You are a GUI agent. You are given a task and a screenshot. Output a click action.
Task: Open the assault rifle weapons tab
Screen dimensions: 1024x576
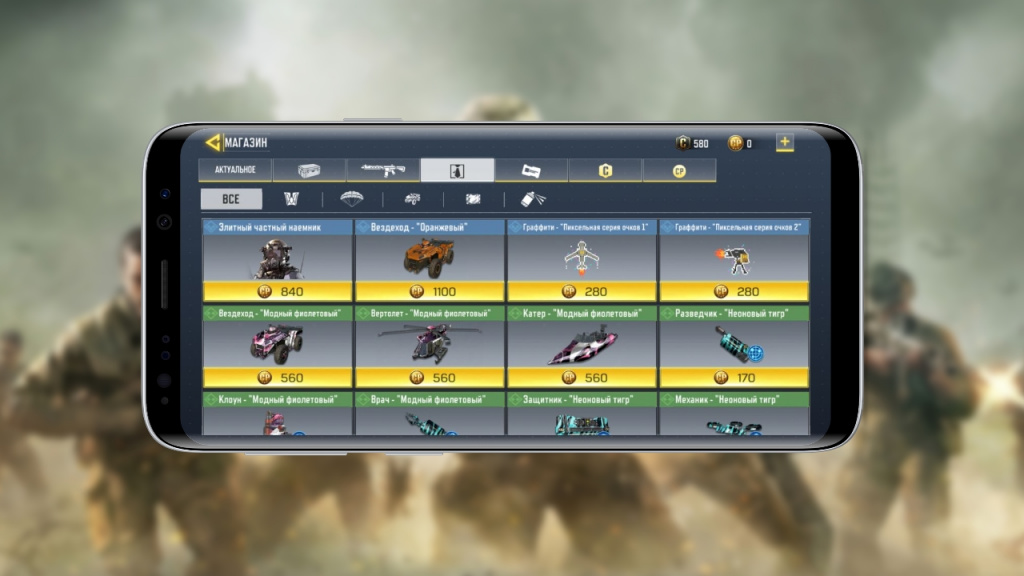coord(383,170)
